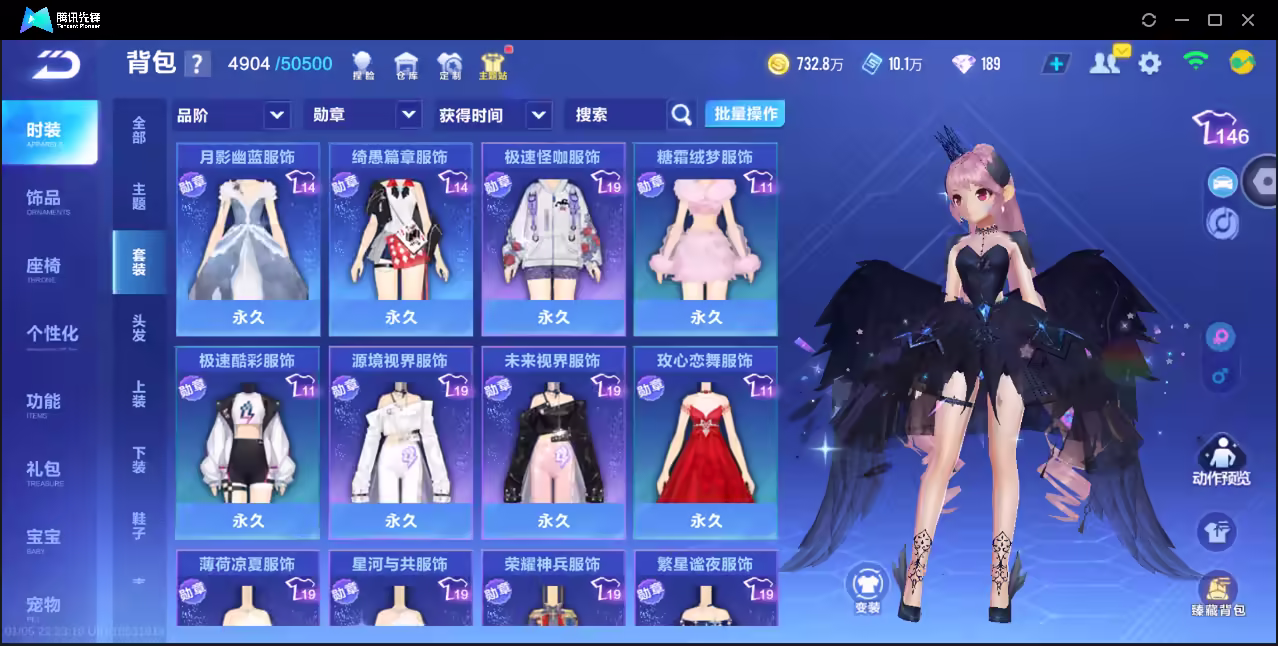Select the 源境视界服饰 white outfit
This screenshot has width=1278, height=646.
pos(401,442)
